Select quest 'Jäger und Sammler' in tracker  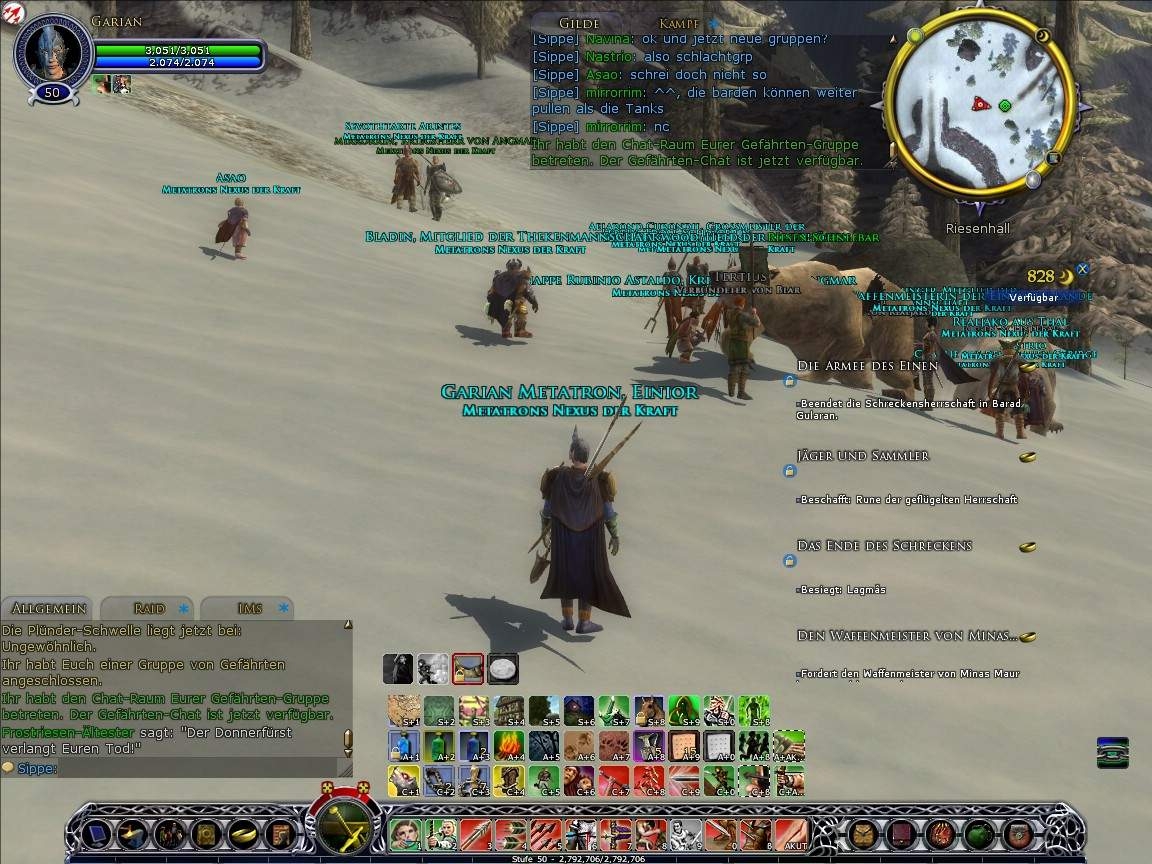click(862, 456)
